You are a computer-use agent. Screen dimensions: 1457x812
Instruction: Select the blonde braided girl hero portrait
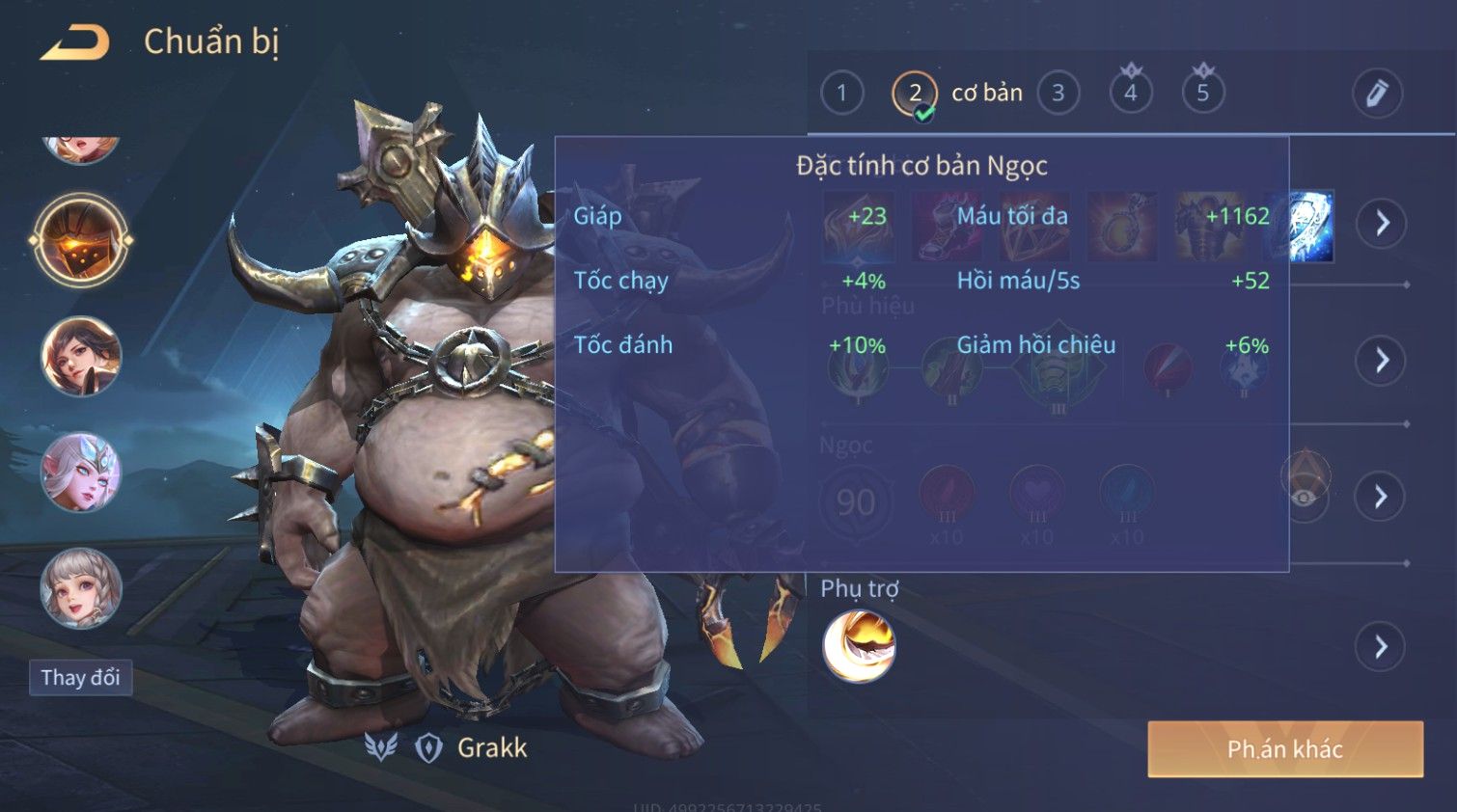click(x=81, y=588)
